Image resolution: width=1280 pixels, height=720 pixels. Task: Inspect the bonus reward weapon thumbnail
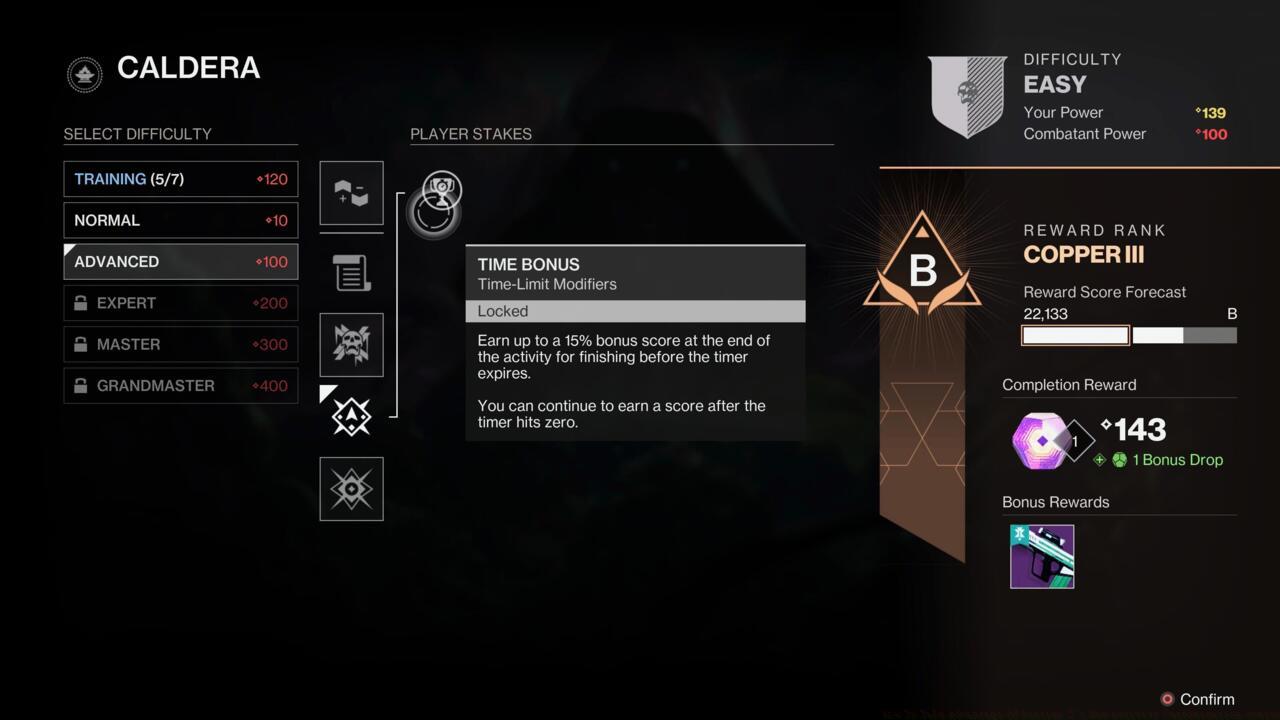(1042, 557)
